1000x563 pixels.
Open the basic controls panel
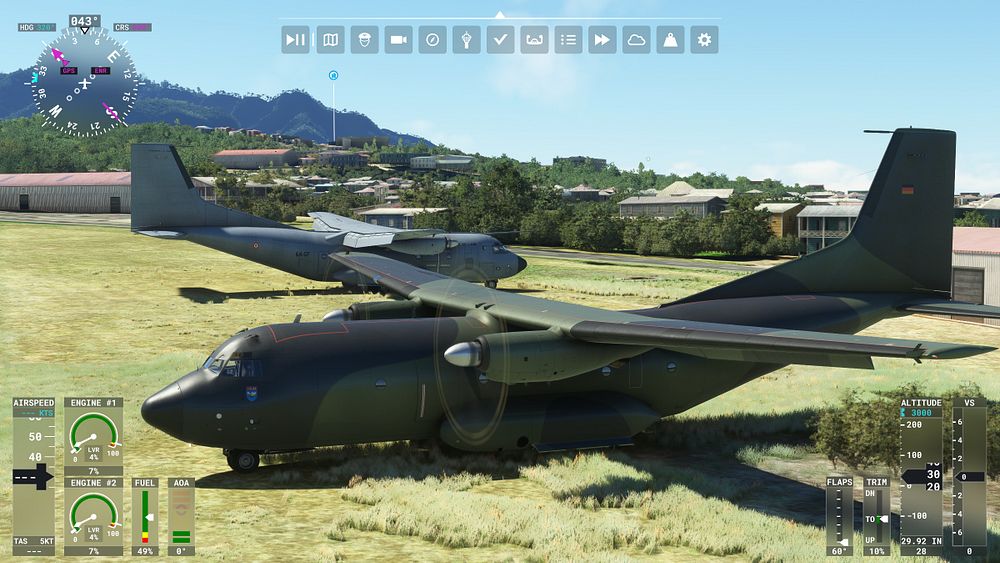tap(534, 40)
